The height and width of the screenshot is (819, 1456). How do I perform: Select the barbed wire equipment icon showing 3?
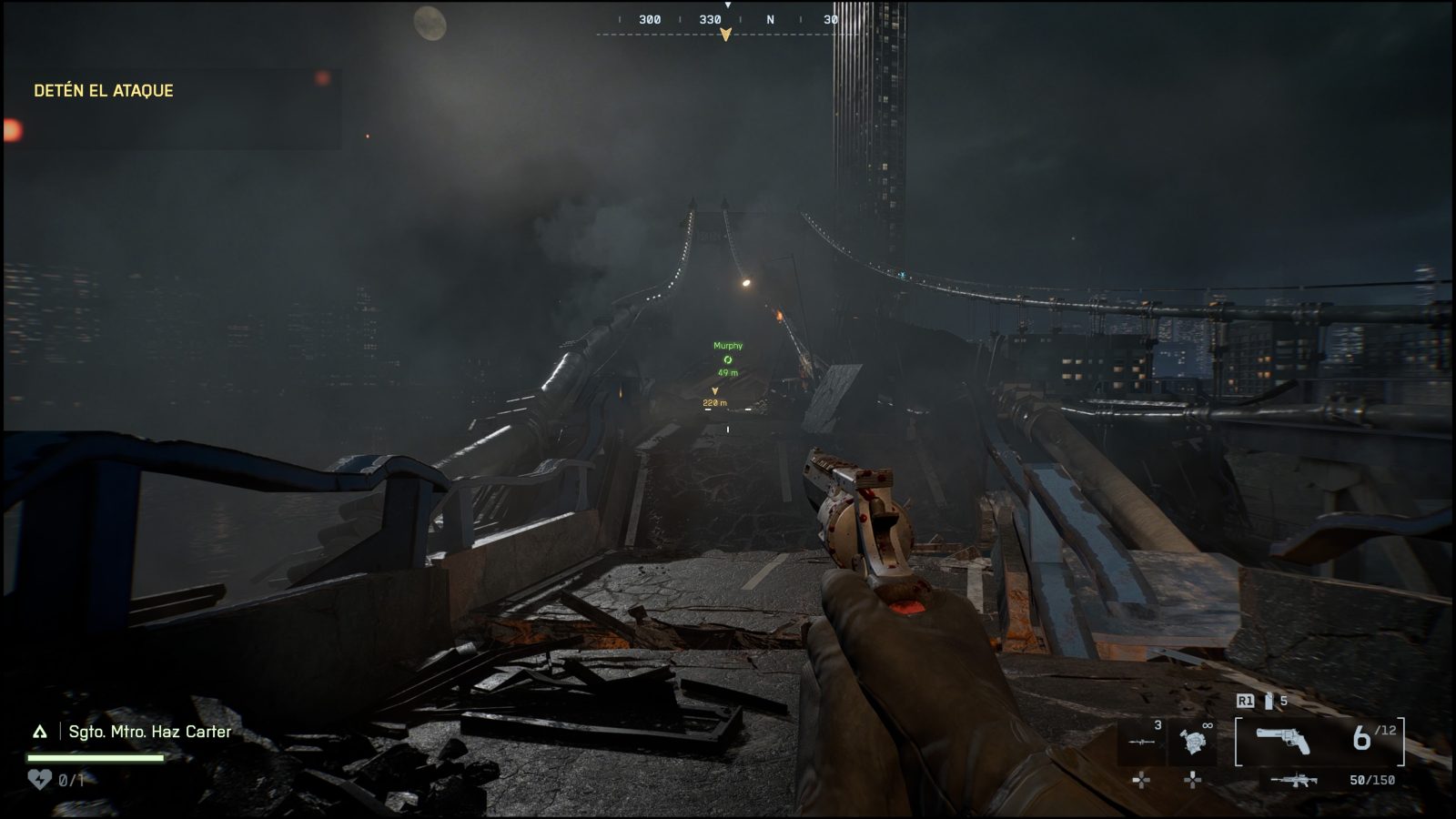pos(1141,741)
